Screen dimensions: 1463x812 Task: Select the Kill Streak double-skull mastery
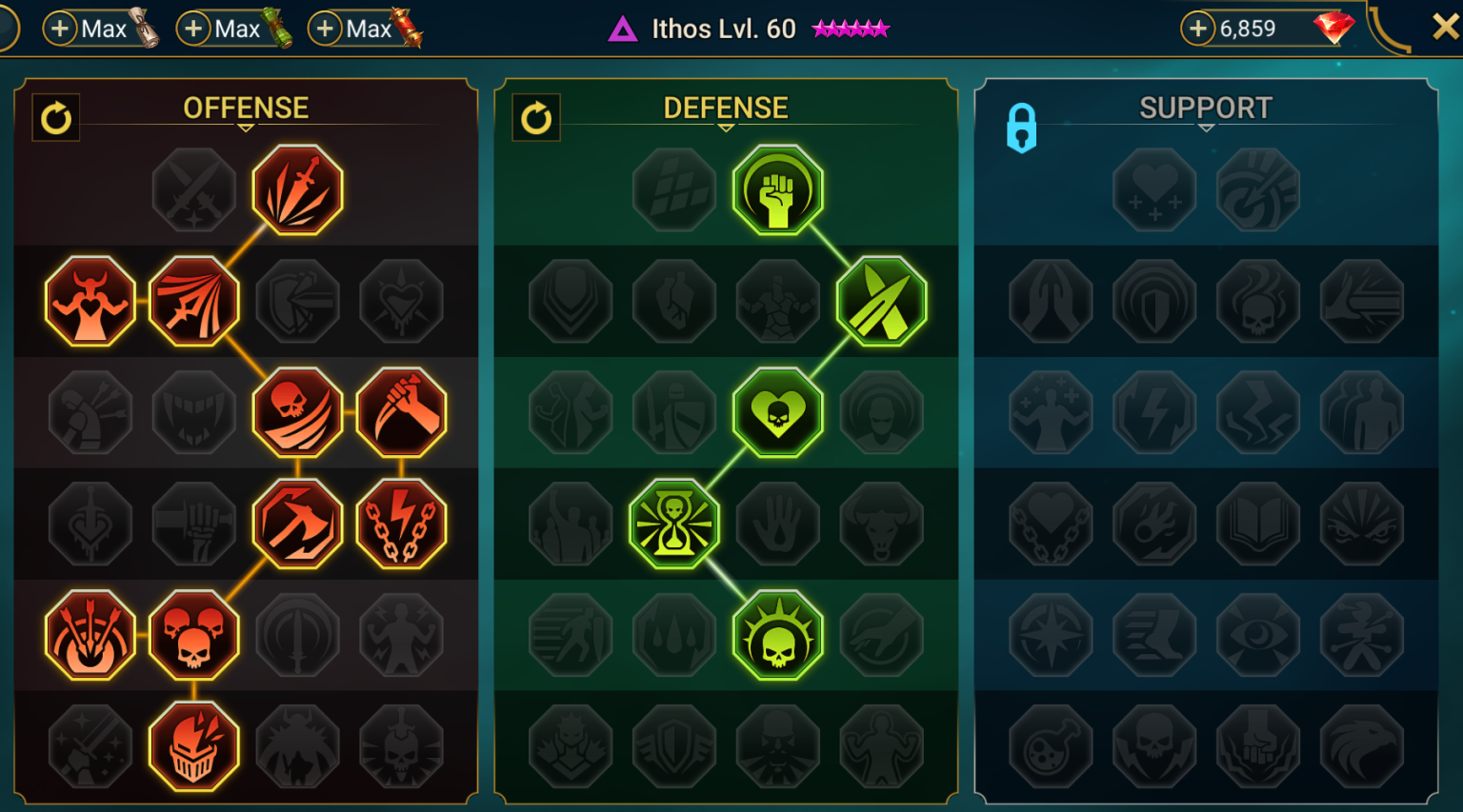tap(194, 636)
